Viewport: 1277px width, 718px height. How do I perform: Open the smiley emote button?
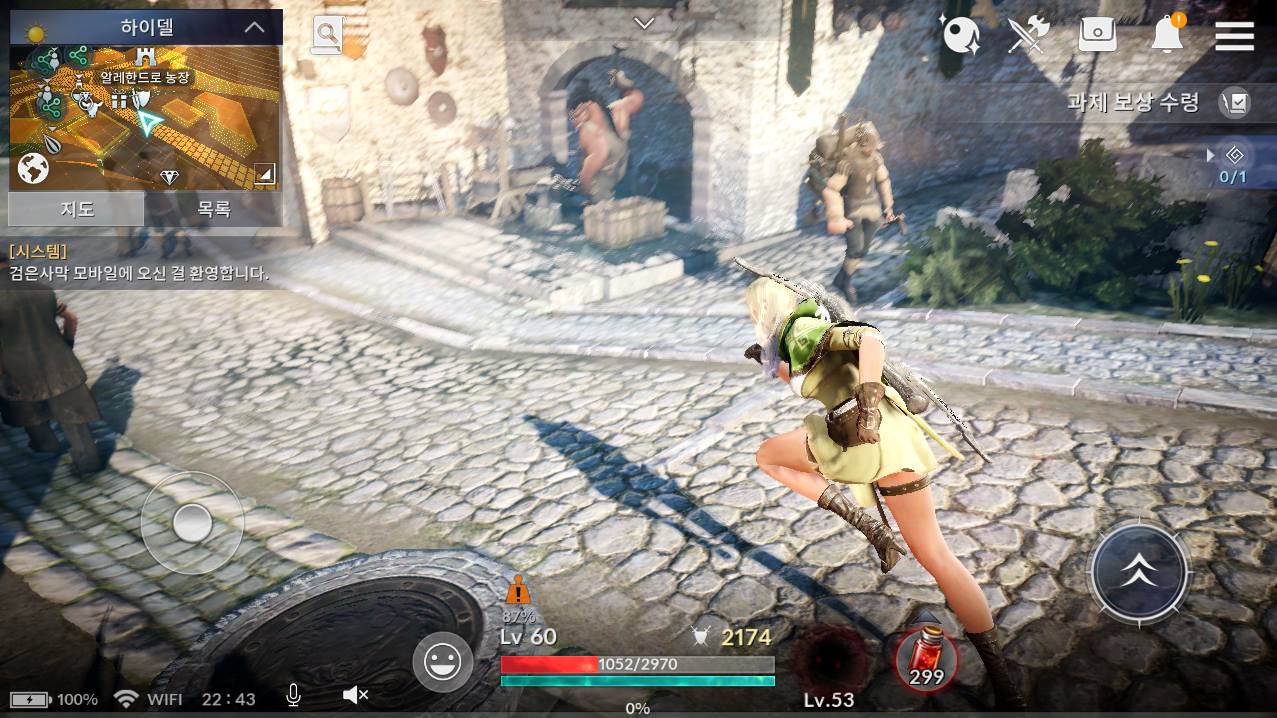point(443,661)
